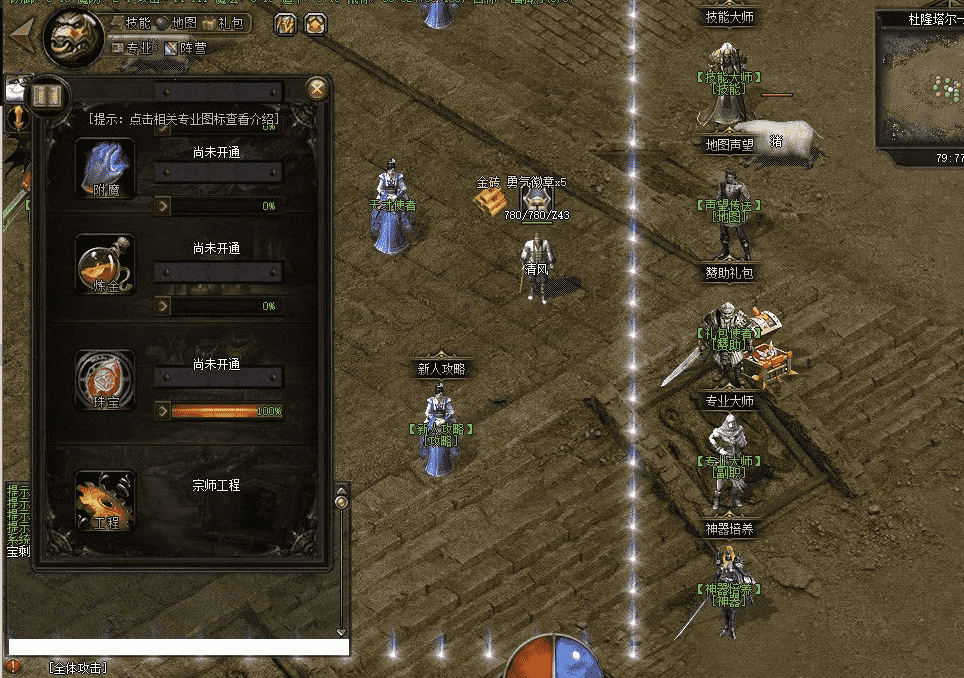Click the arrow button beside 附魔 progress bar

[x=162, y=205]
